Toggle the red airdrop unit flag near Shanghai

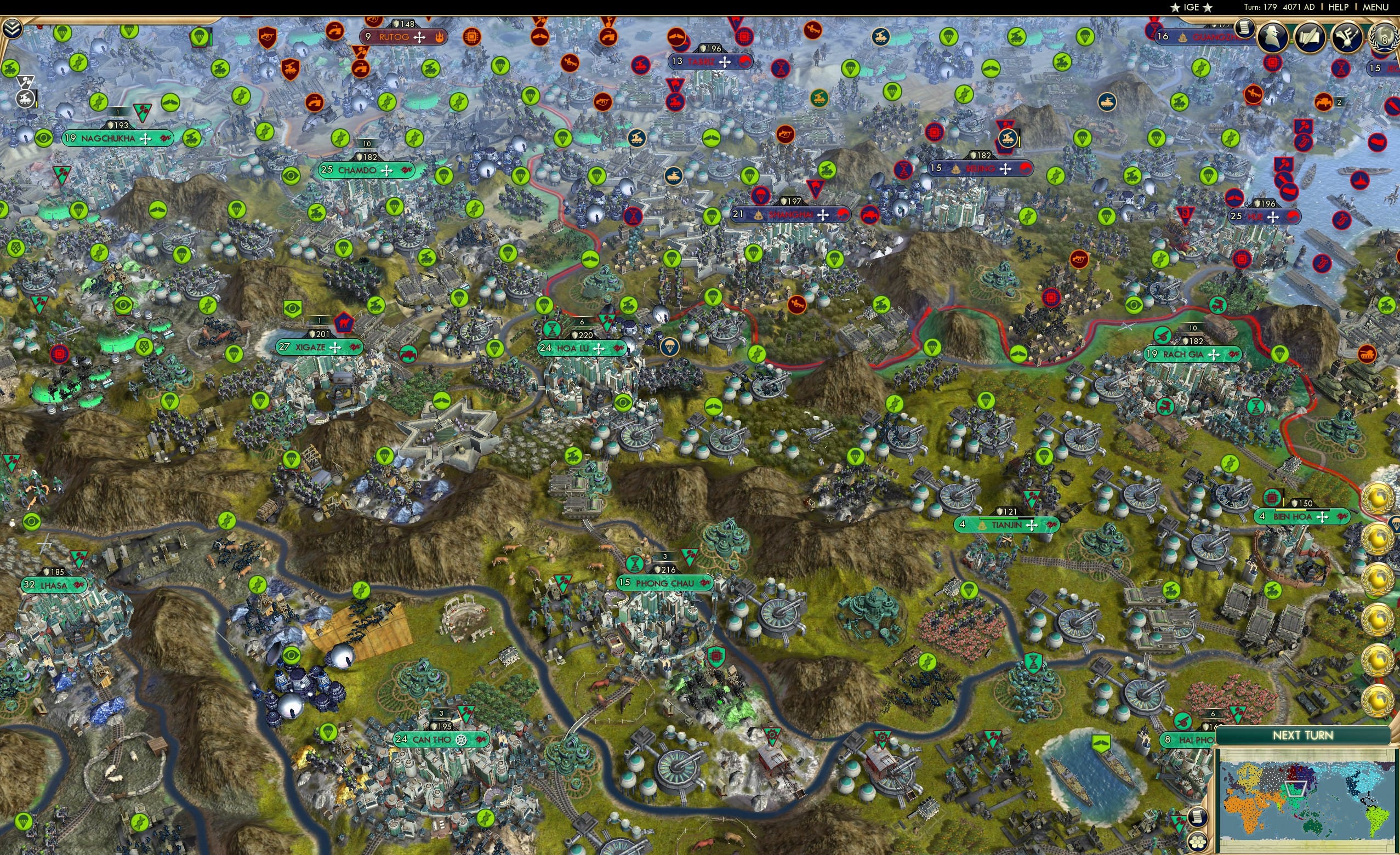(x=761, y=196)
